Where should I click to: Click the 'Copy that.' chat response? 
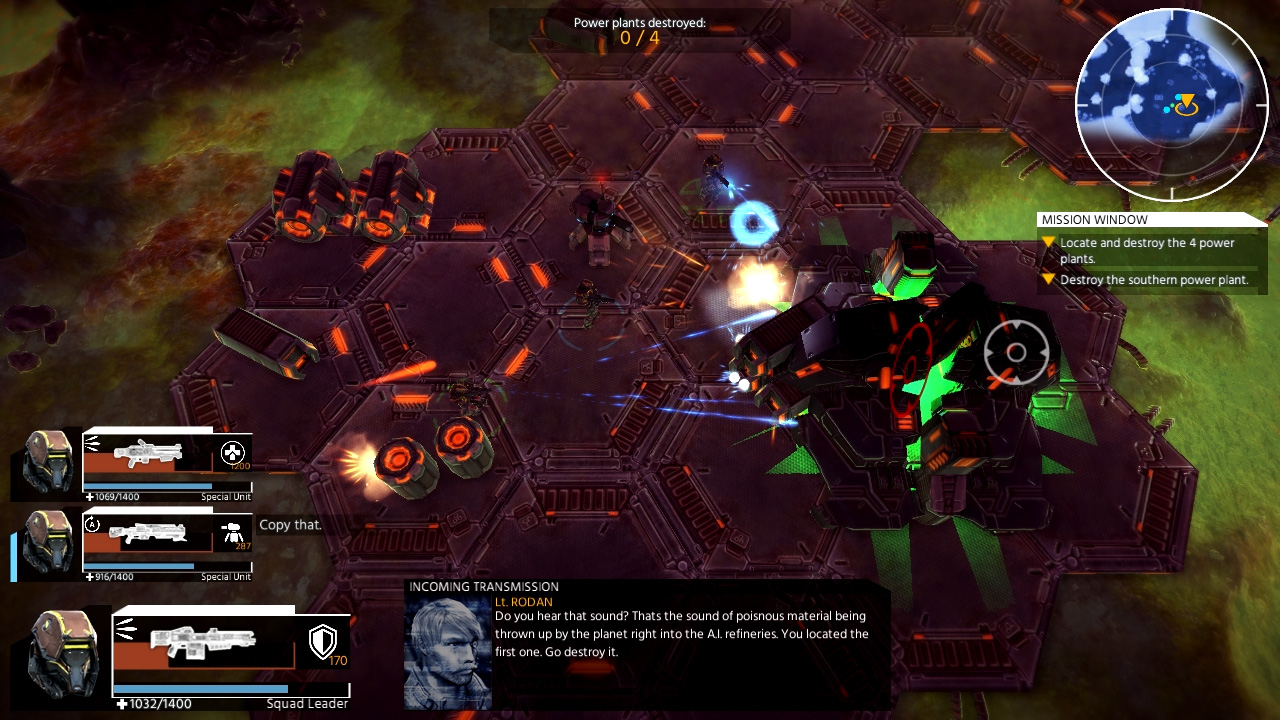(x=290, y=524)
